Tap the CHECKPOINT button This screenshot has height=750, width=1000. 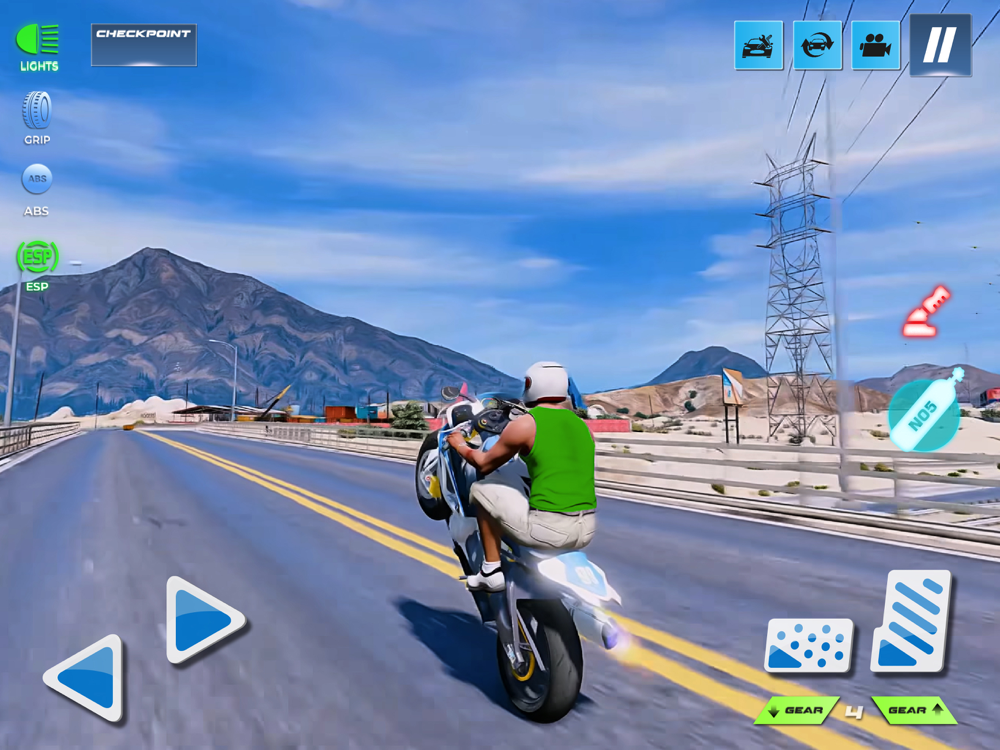pyautogui.click(x=144, y=45)
